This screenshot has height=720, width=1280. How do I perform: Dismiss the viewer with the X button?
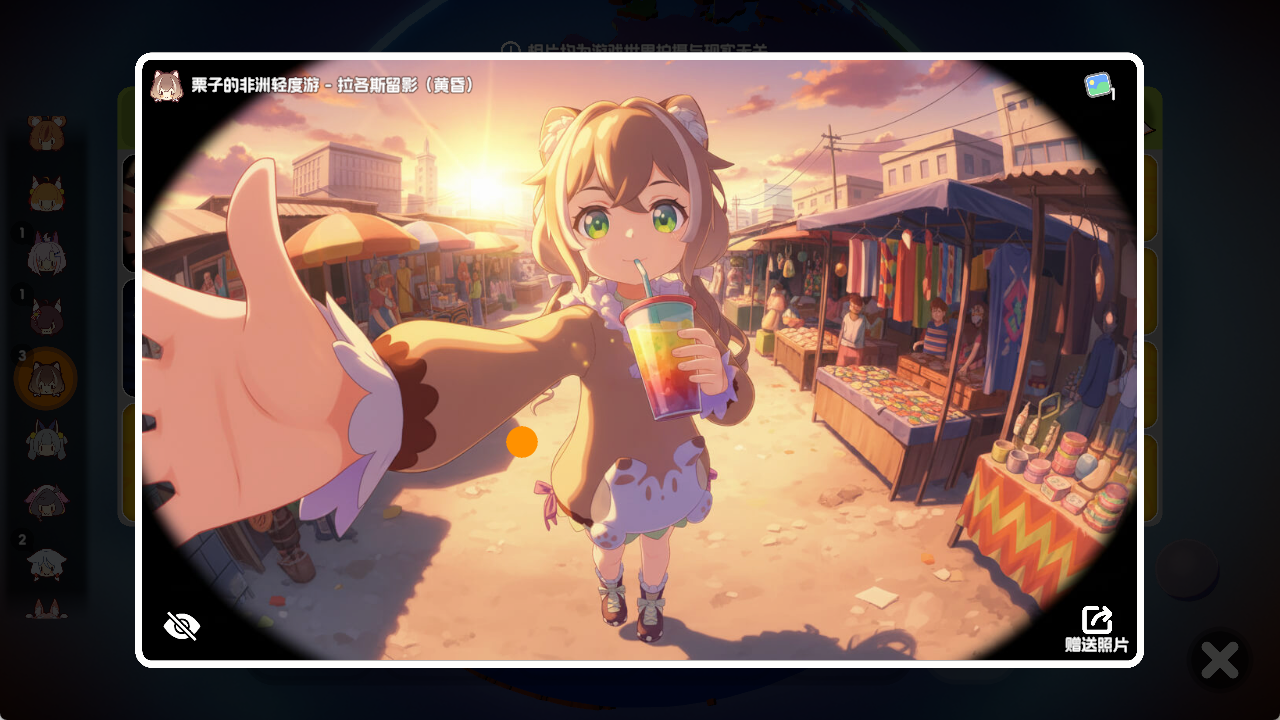1219,660
